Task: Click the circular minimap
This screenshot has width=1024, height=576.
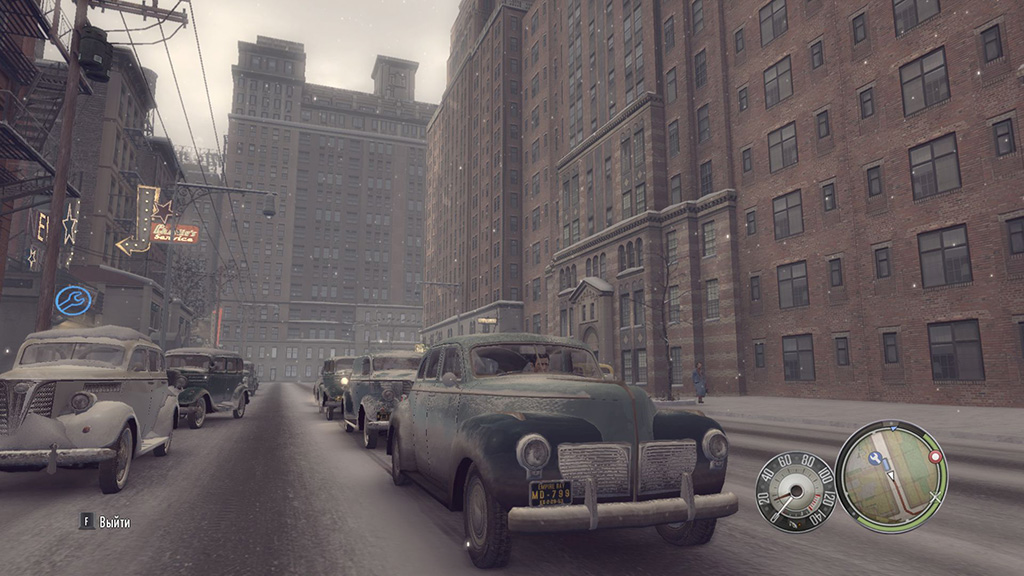Action: tap(891, 477)
